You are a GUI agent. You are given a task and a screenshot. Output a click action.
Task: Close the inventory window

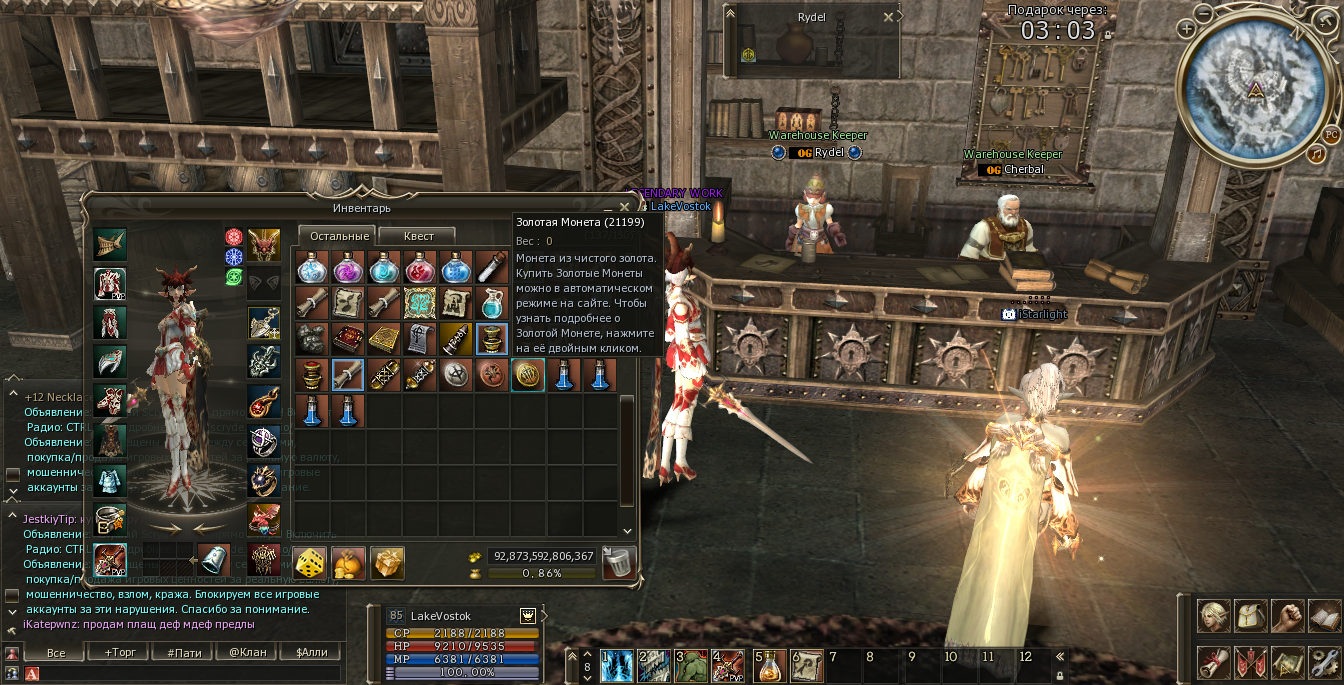tap(624, 208)
